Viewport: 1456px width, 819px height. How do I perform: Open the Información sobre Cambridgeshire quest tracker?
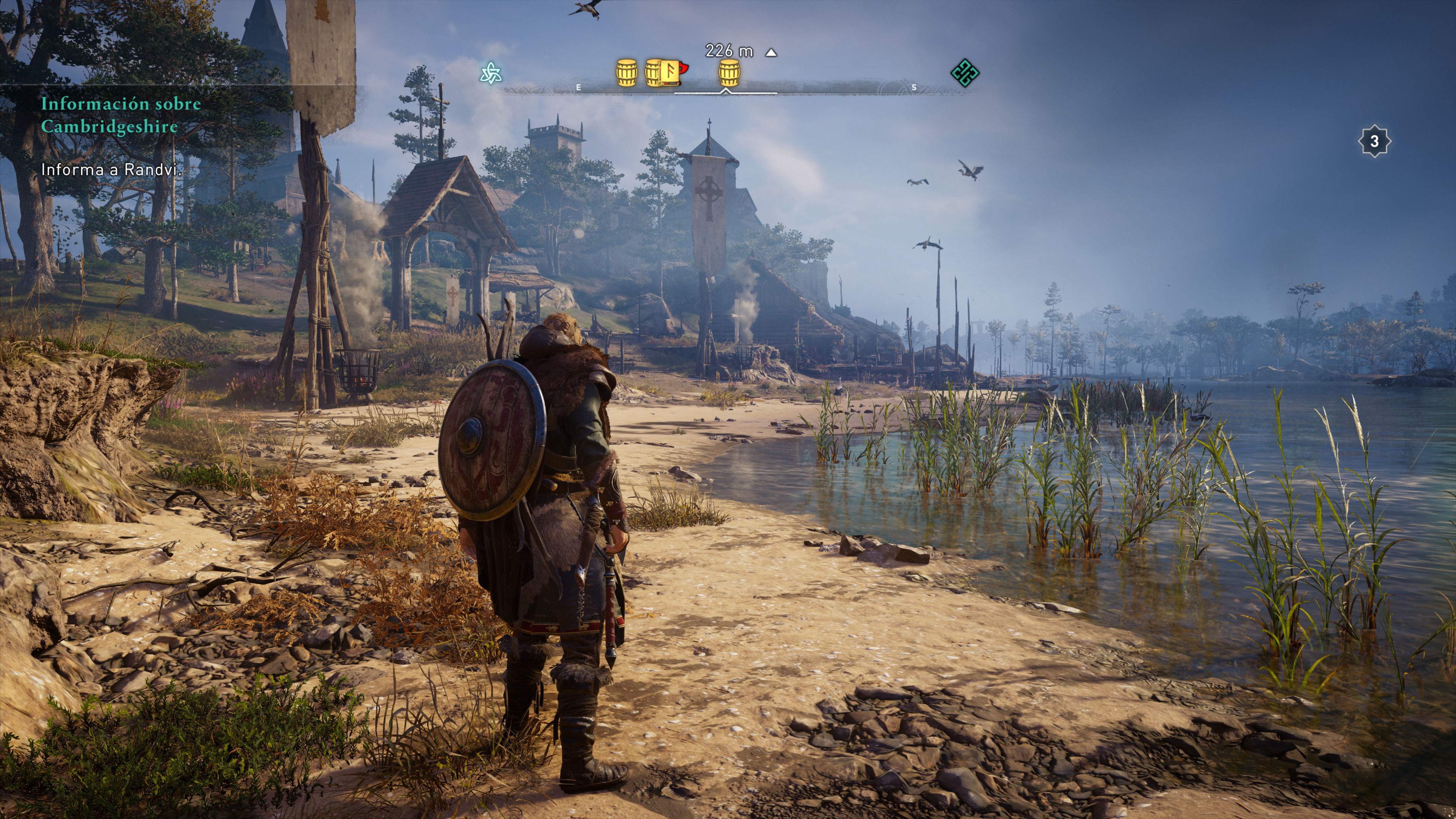121,115
